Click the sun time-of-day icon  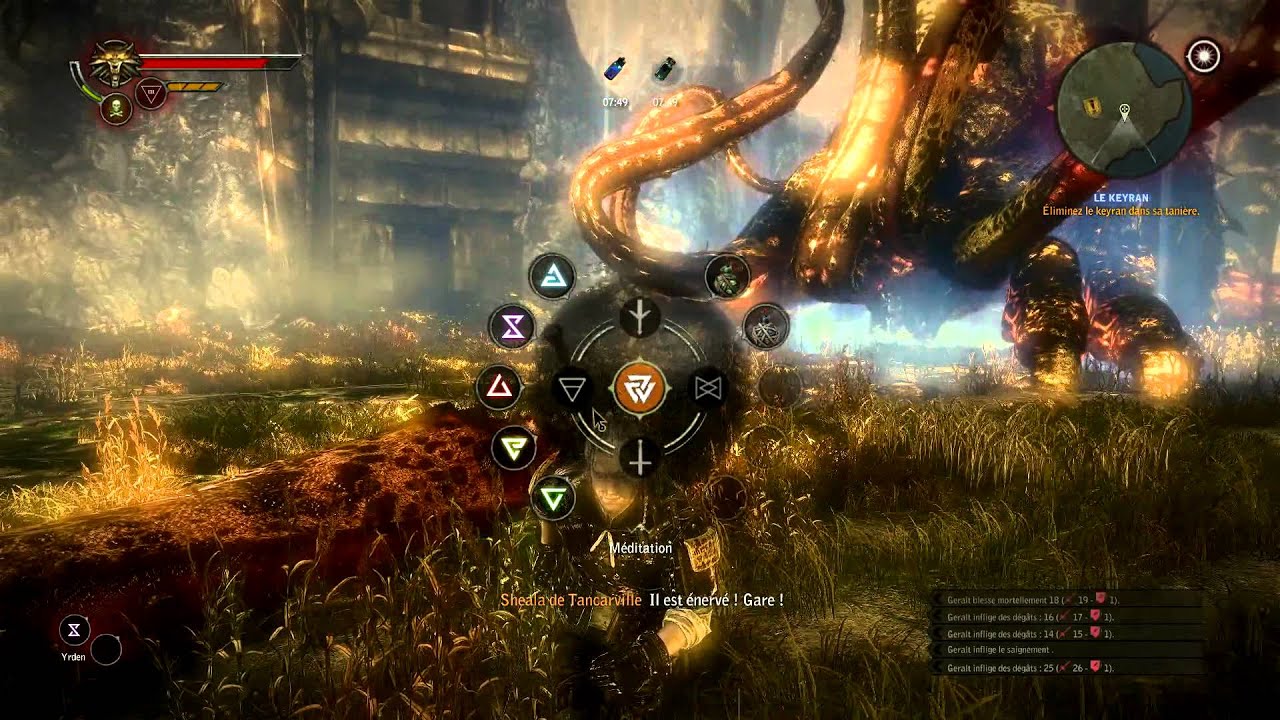click(1204, 56)
